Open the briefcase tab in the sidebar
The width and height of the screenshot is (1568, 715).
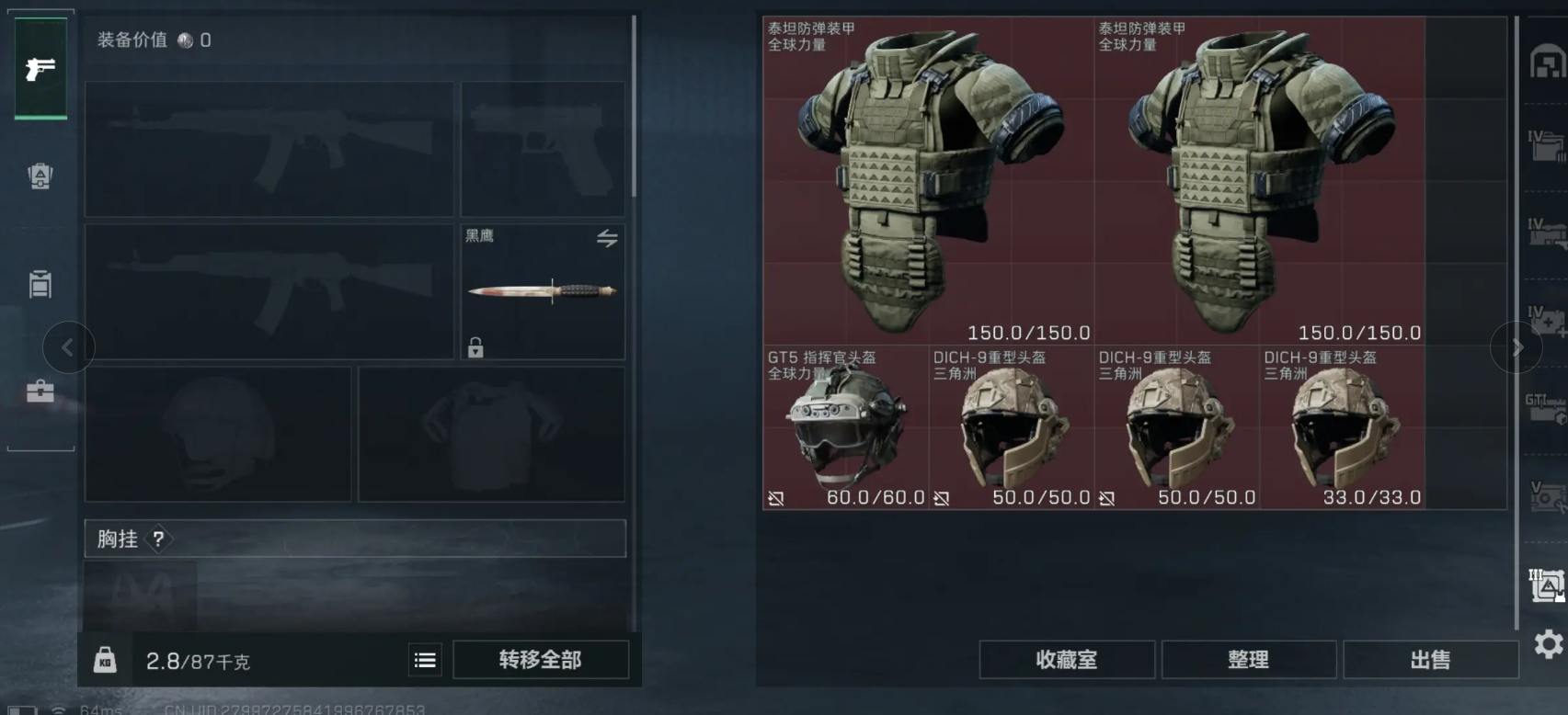[40, 392]
